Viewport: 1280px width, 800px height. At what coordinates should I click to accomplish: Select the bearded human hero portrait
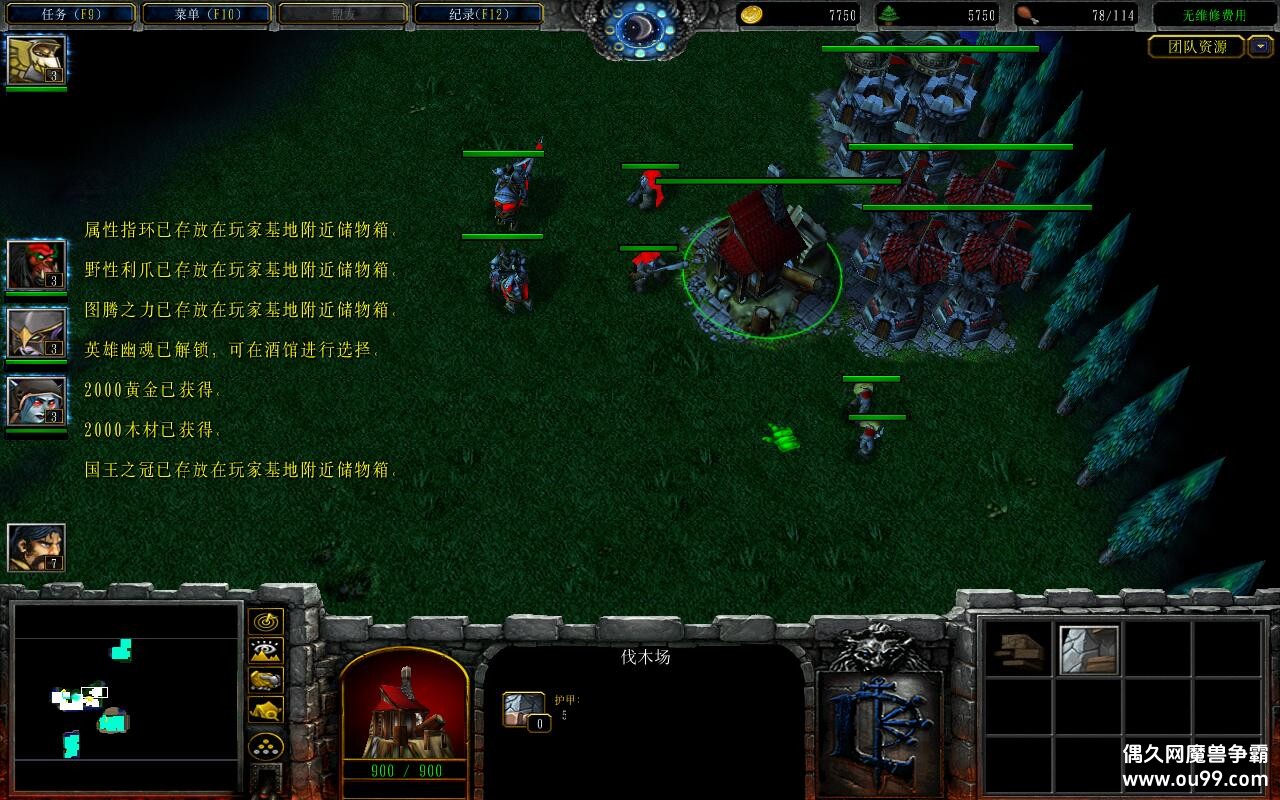pos(36,548)
